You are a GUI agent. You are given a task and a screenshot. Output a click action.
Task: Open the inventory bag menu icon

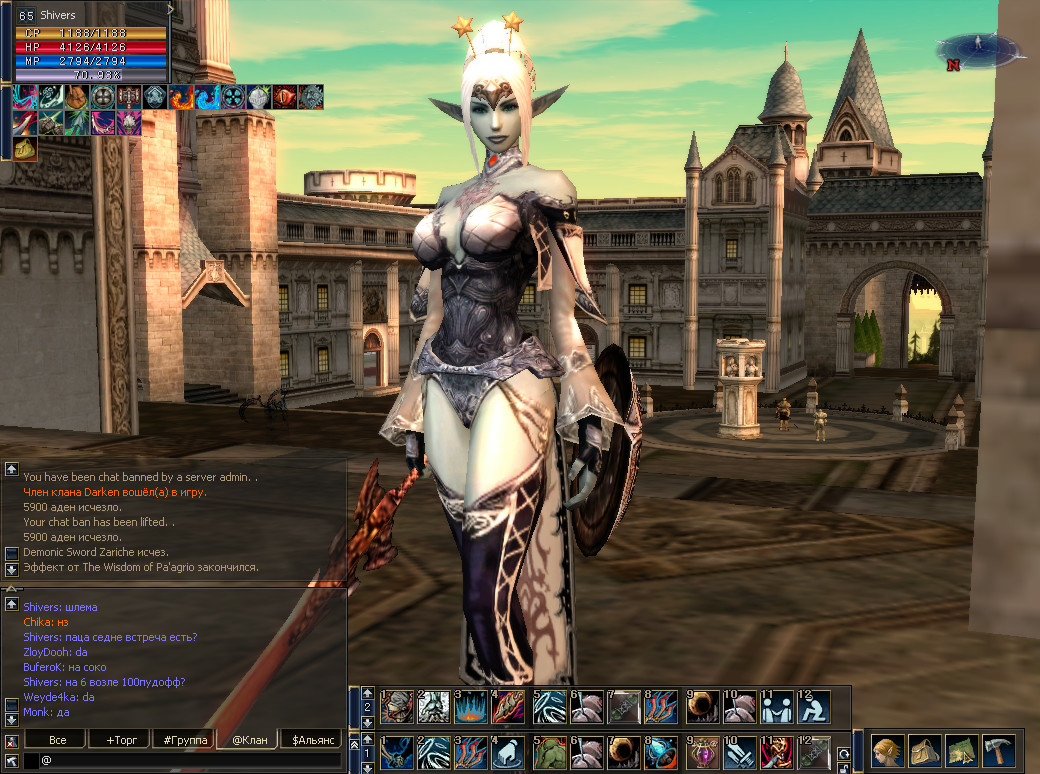[x=924, y=750]
